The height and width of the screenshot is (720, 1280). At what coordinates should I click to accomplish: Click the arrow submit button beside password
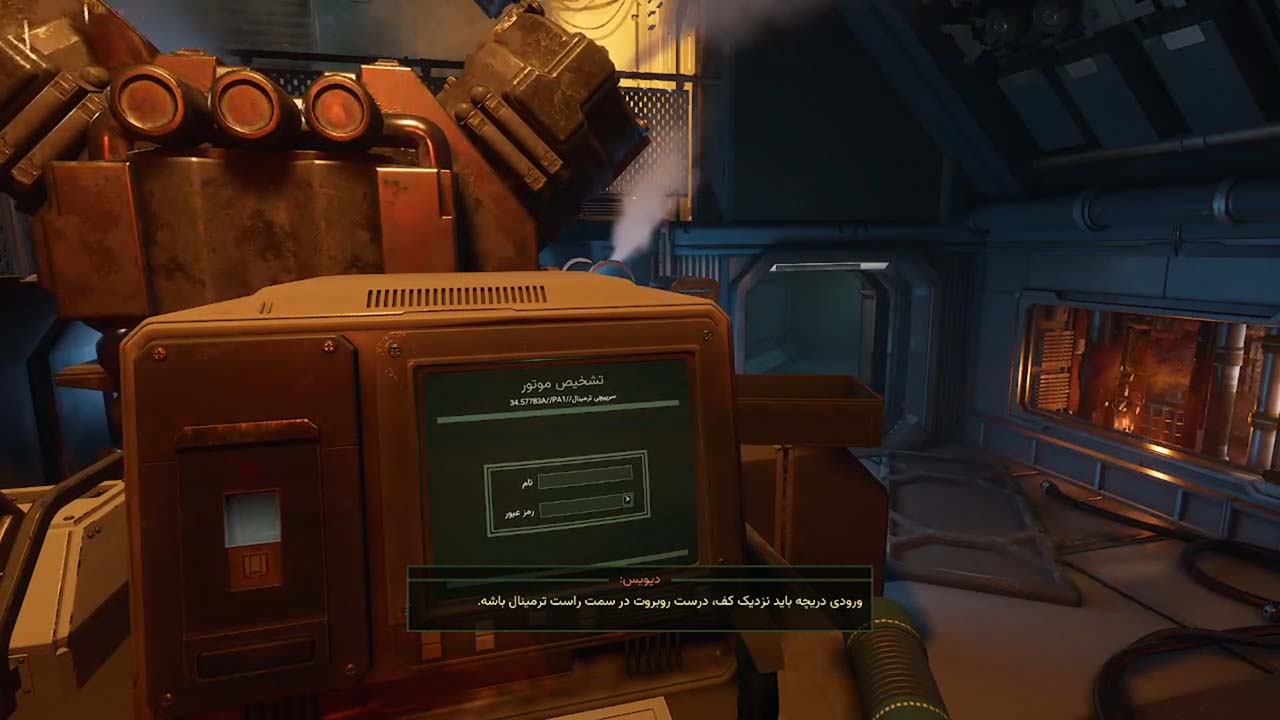click(627, 500)
